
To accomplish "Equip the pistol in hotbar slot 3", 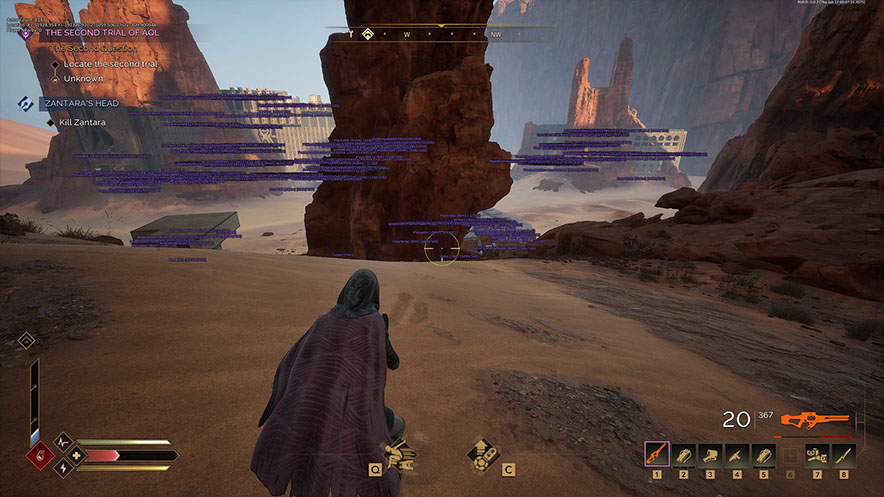I will [x=710, y=455].
